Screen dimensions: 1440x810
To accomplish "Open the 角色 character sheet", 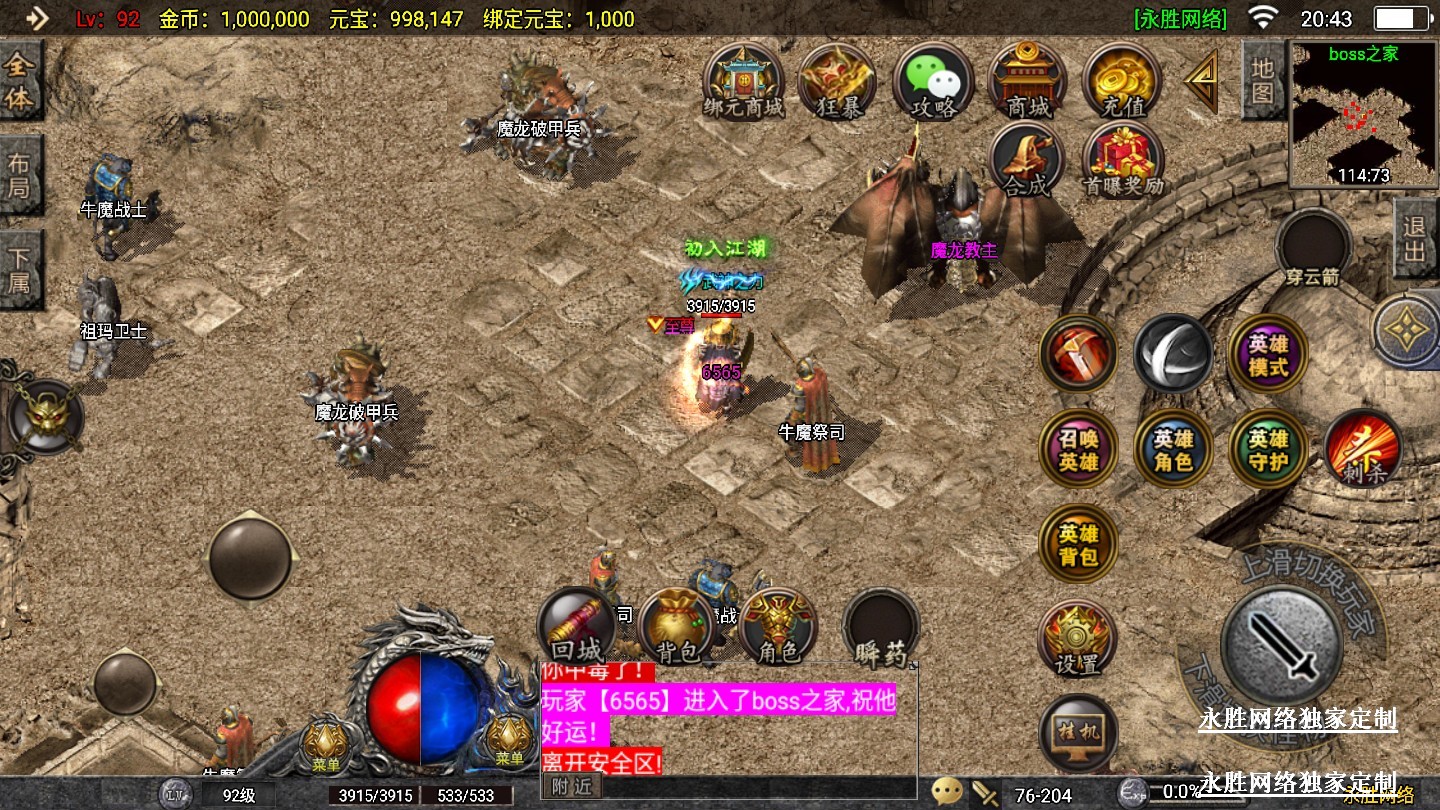I will tap(777, 627).
